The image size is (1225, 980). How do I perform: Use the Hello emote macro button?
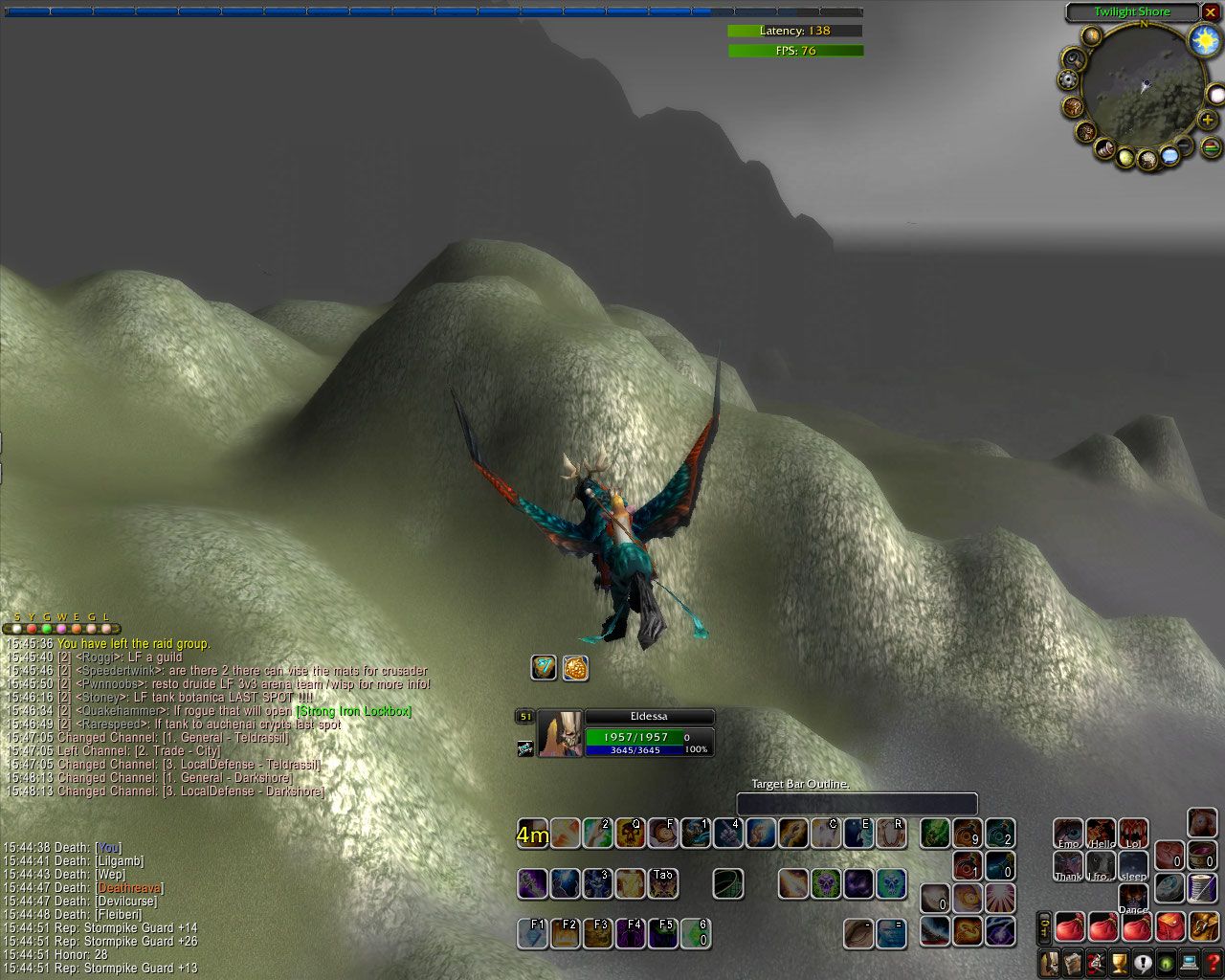(x=1101, y=833)
